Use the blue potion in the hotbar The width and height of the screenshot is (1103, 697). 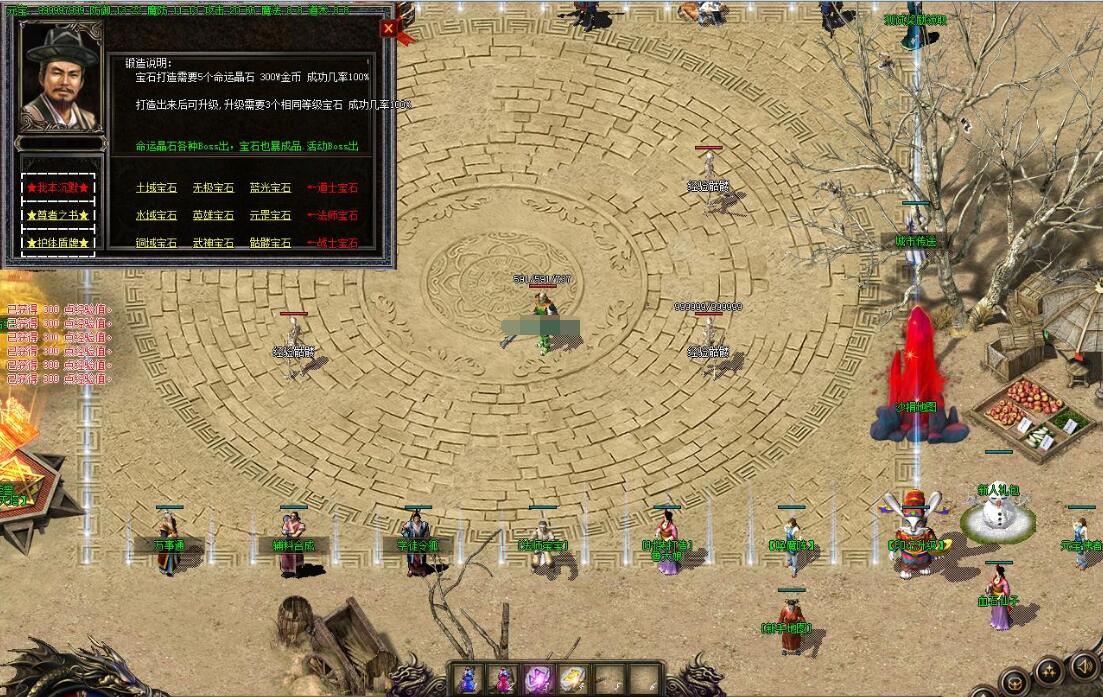pos(467,679)
